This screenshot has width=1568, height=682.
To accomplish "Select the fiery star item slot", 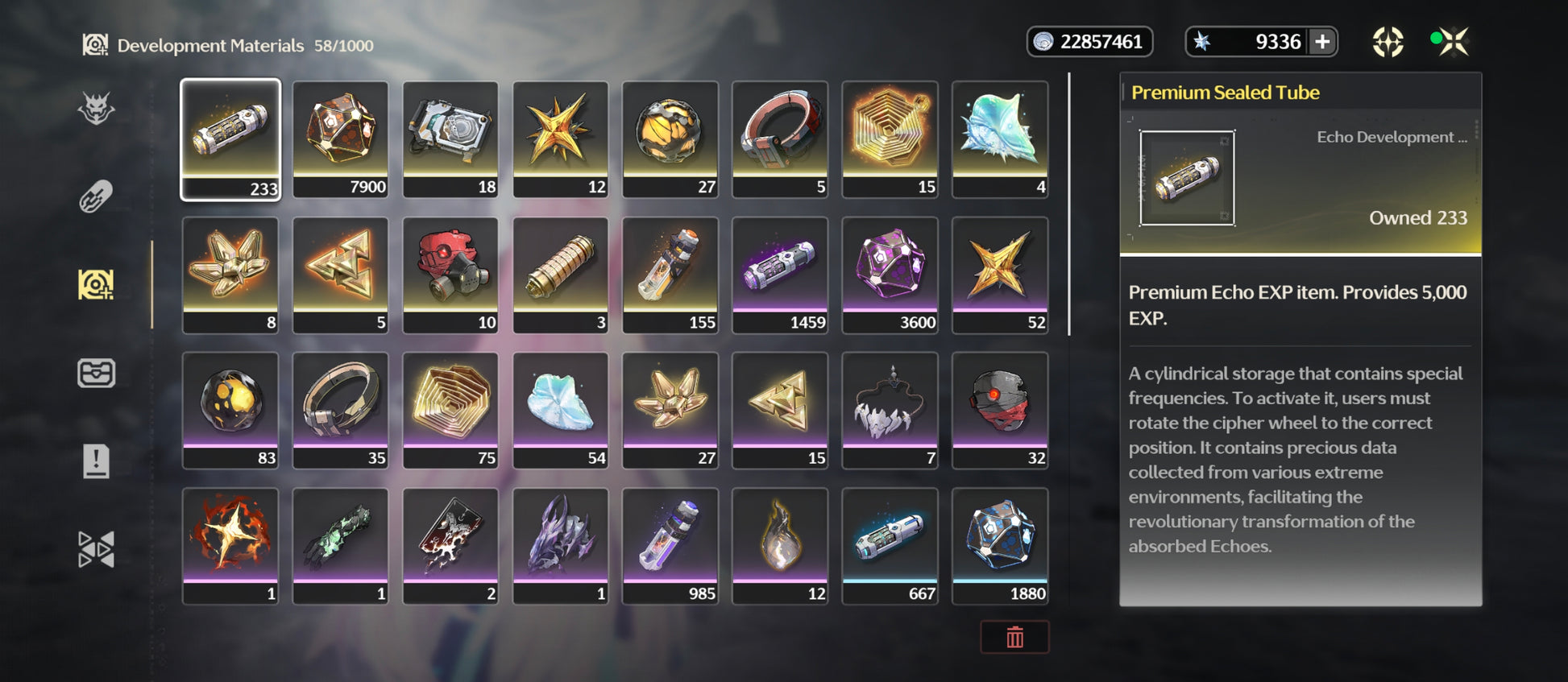I will coord(230,545).
